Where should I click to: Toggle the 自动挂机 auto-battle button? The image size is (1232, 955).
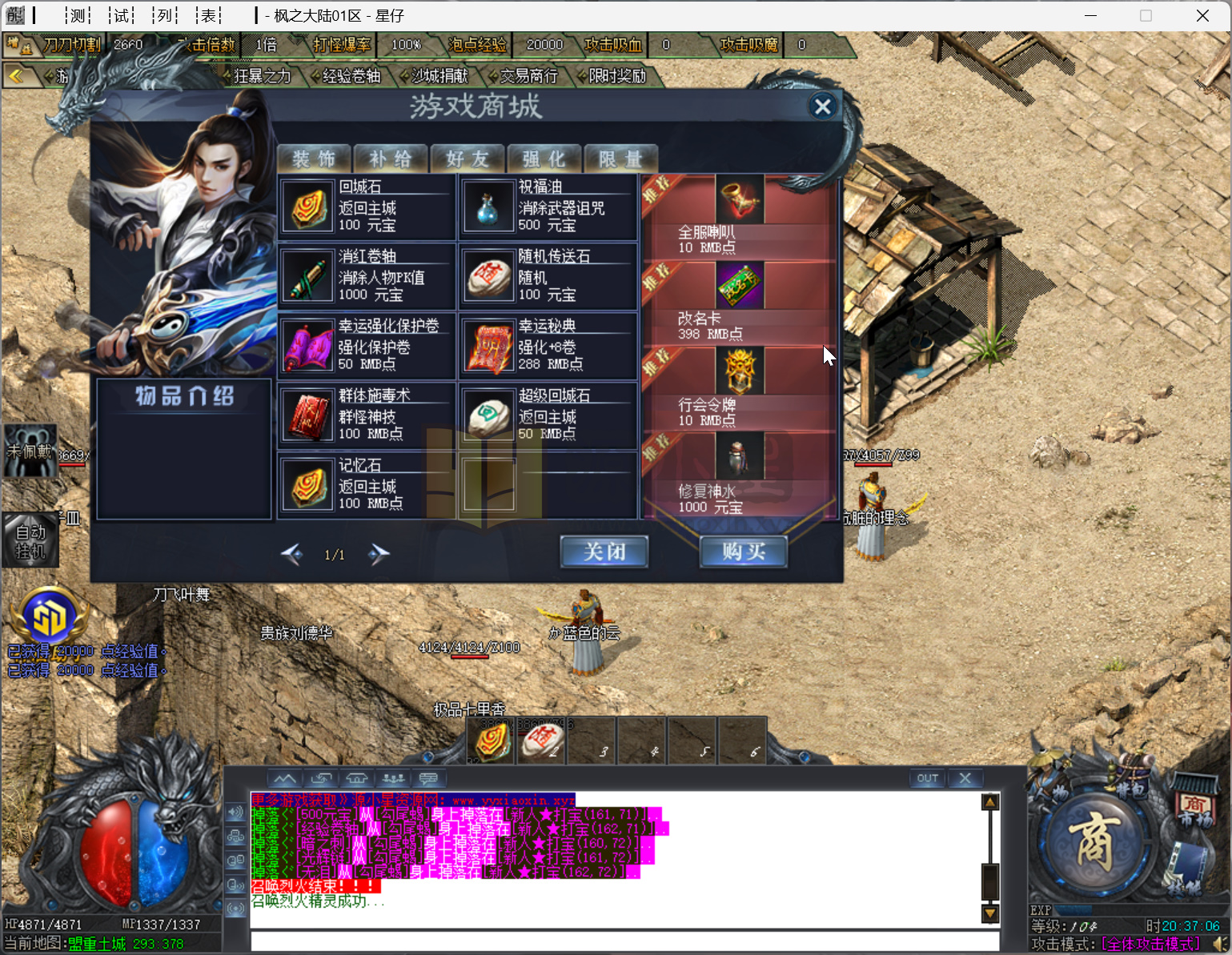pos(30,541)
